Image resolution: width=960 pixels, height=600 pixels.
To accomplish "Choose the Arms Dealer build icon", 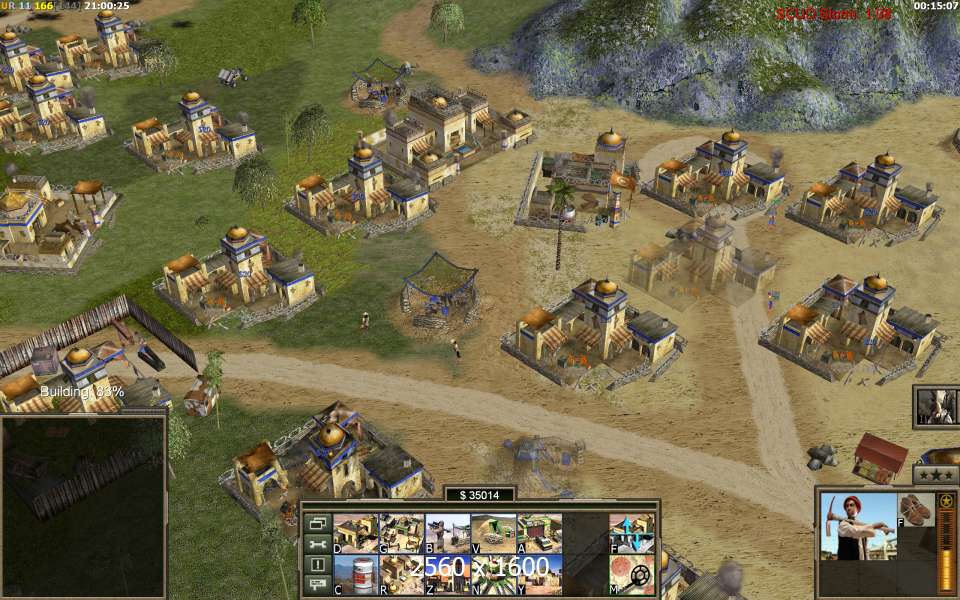I will pyautogui.click(x=539, y=533).
